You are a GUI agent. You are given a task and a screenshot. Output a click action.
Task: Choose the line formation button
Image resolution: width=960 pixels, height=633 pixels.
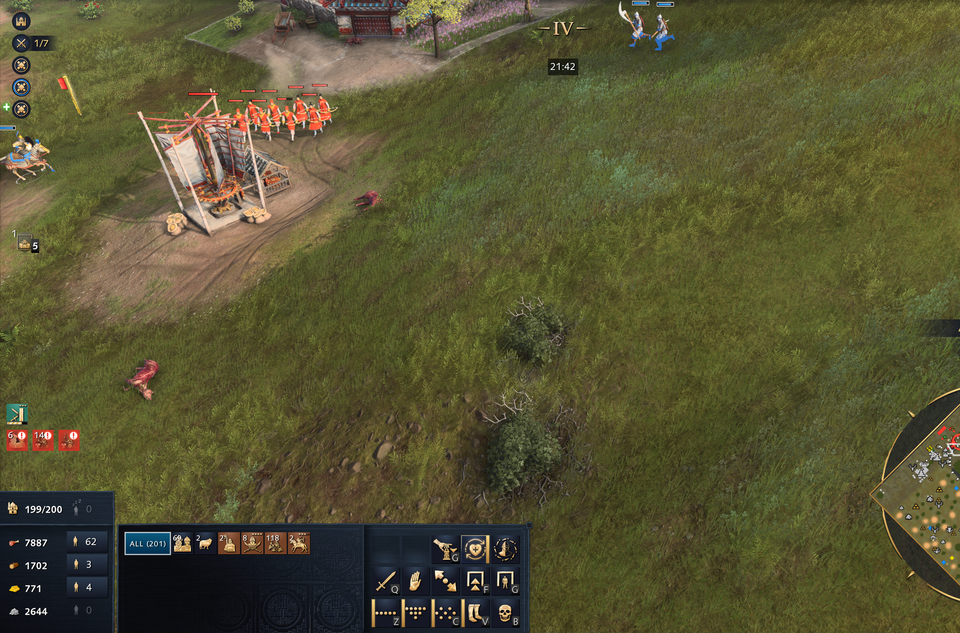coord(386,612)
